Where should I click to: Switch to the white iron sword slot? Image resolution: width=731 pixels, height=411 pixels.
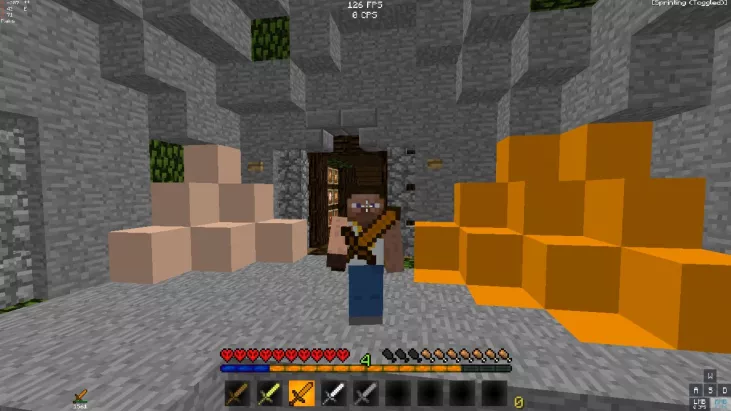[330, 394]
